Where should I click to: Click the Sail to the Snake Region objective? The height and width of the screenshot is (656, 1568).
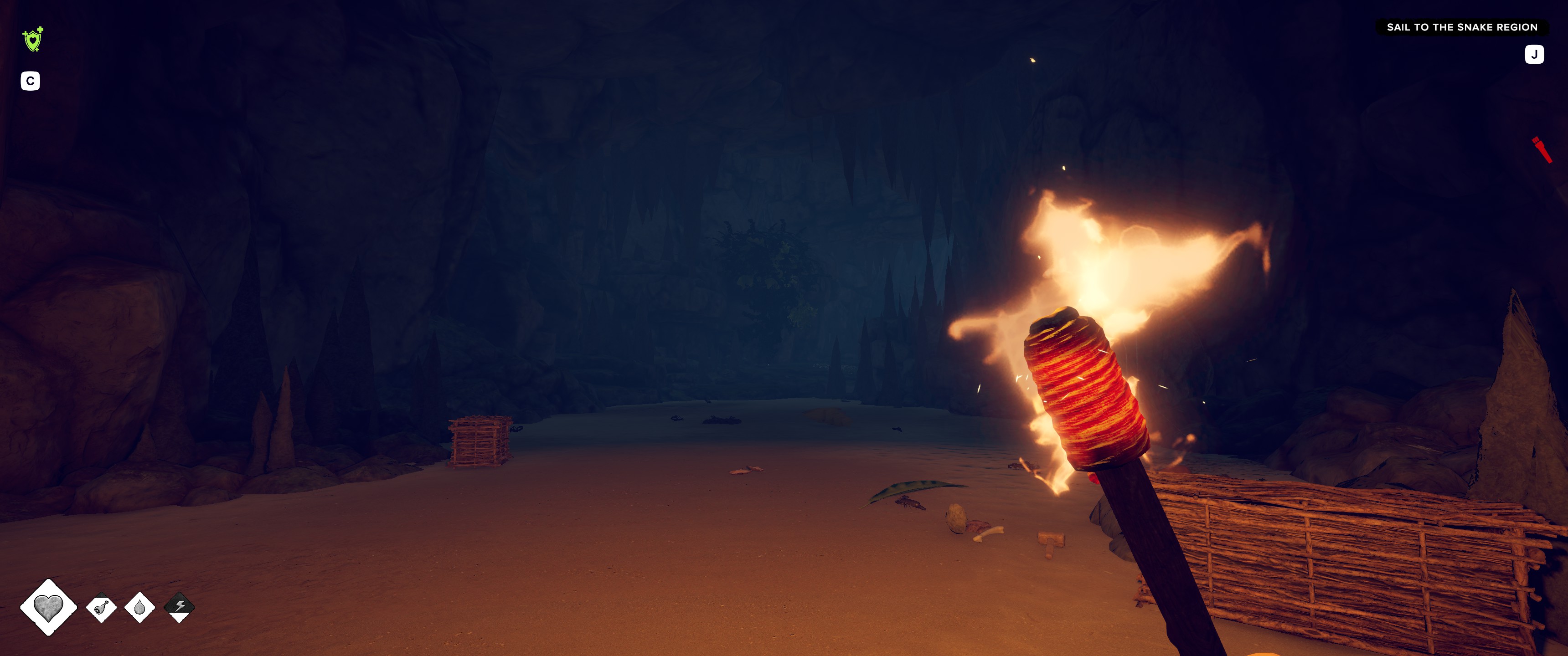[x=1461, y=27]
